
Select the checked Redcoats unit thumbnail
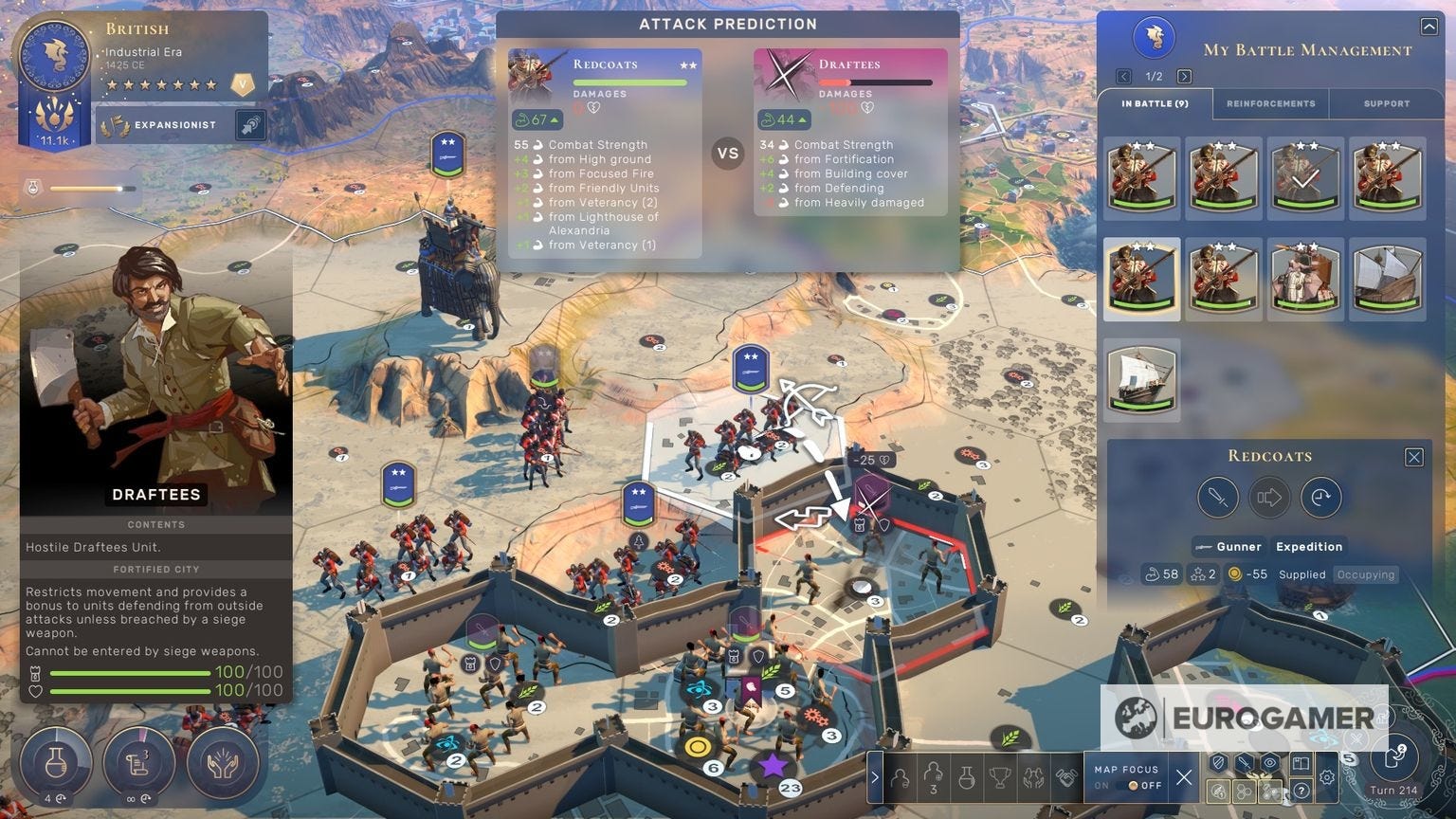click(1305, 176)
